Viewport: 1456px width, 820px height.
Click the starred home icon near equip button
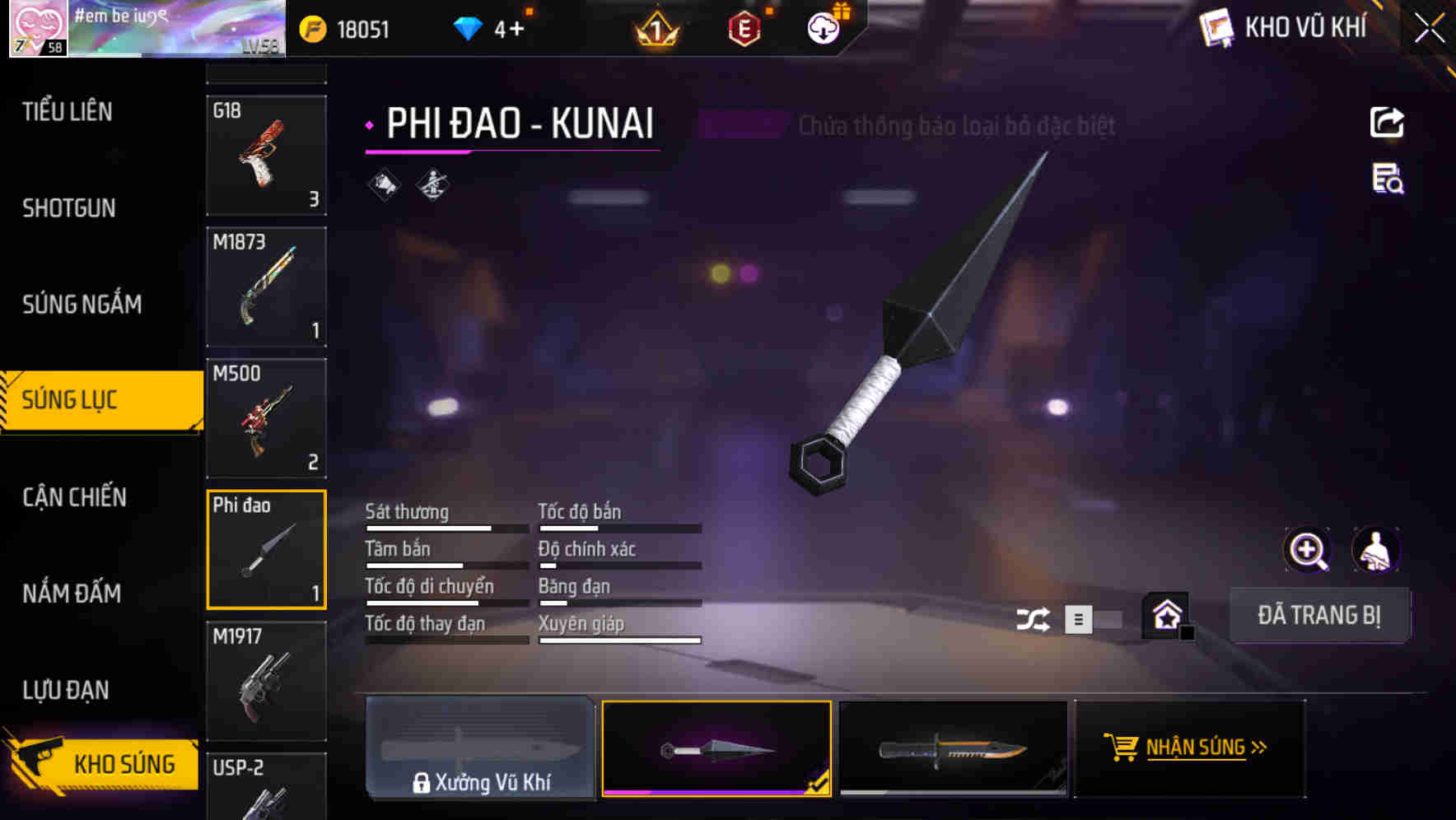point(1165,614)
